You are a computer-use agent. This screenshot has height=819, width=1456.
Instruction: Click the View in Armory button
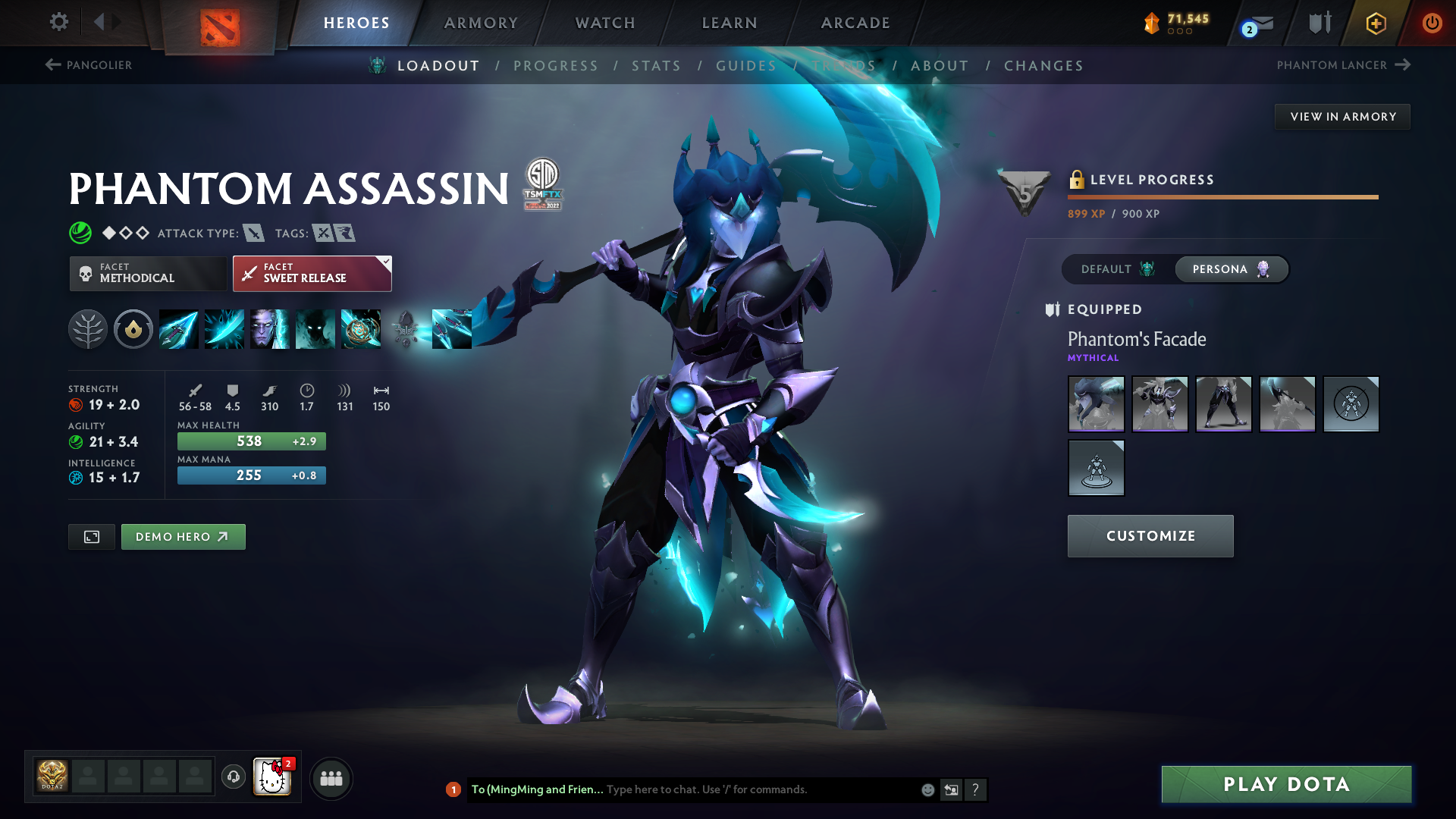click(x=1342, y=117)
